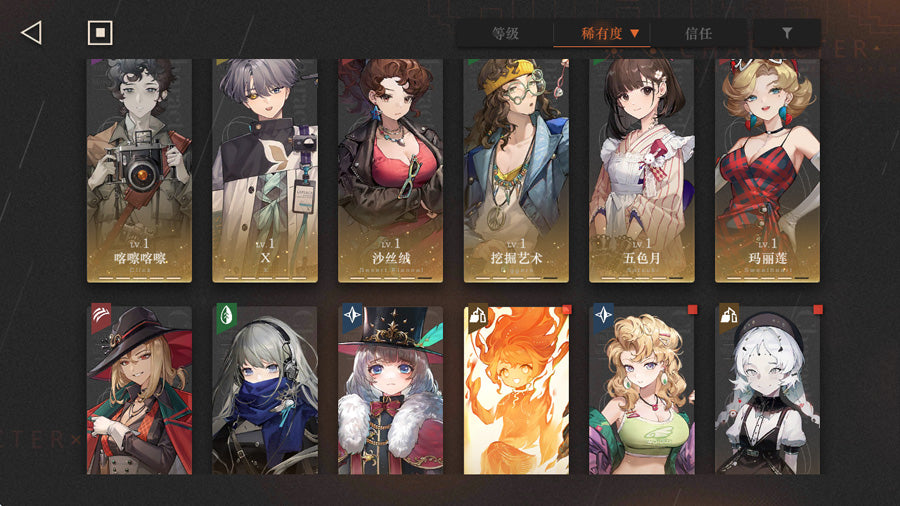The width and height of the screenshot is (900, 506).
Task: Select the orange flame spirit character card
Action: [x=516, y=390]
